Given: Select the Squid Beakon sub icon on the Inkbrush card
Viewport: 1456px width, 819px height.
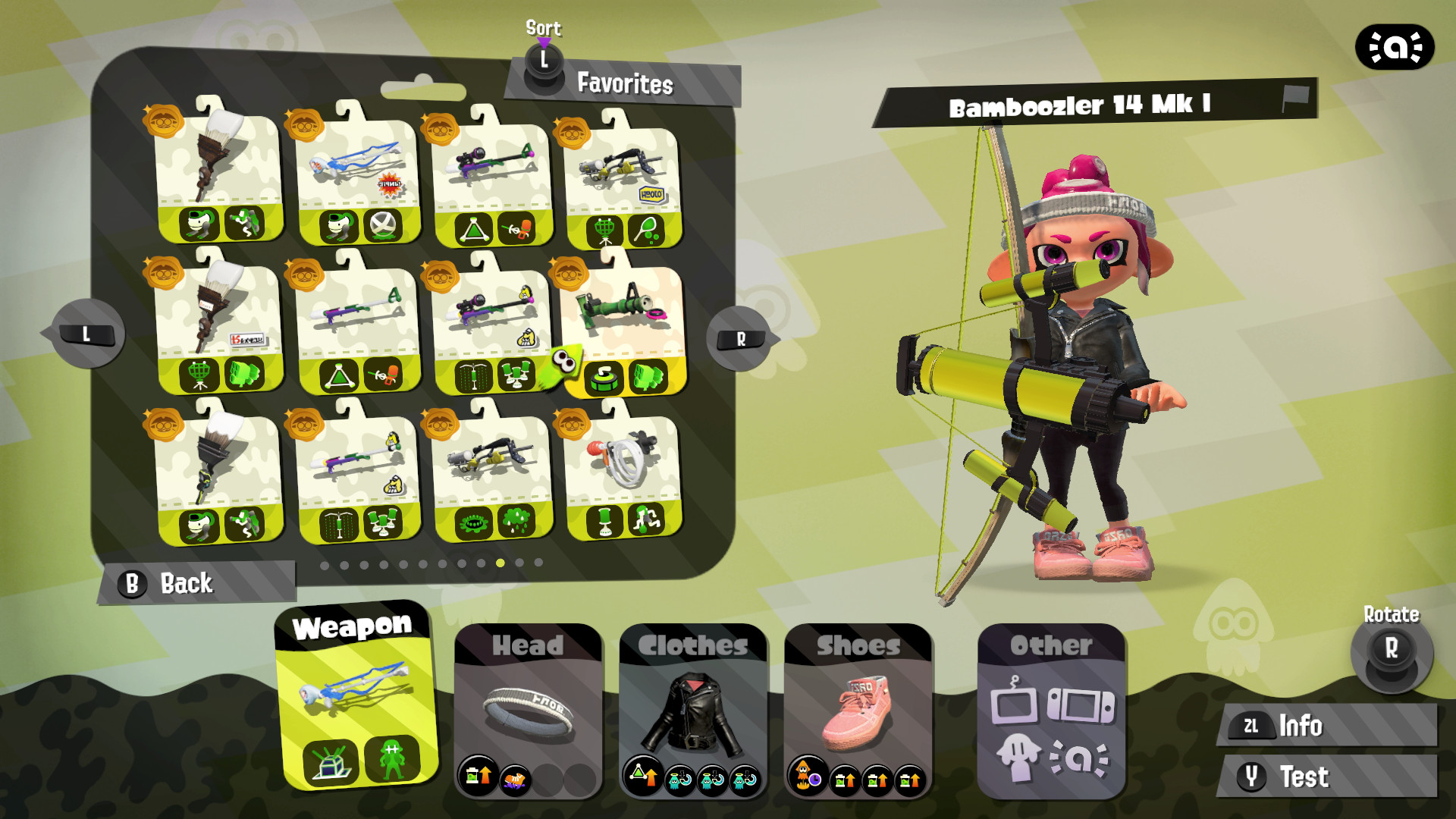Looking at the screenshot, I should (x=199, y=375).
